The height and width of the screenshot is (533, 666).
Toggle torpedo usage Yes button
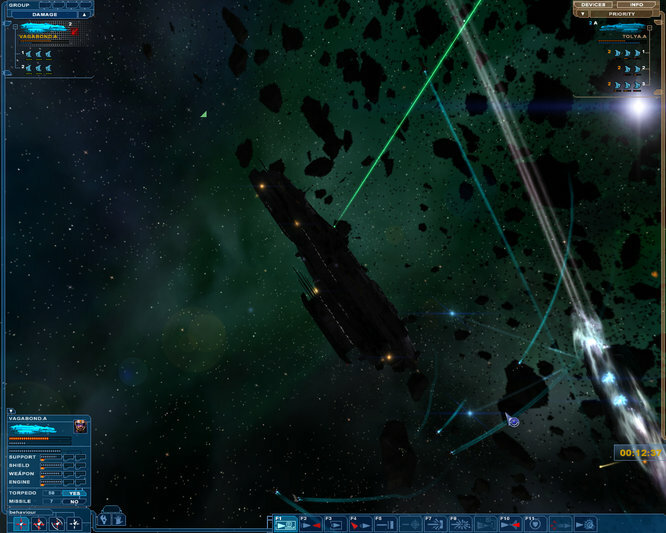tap(73, 493)
